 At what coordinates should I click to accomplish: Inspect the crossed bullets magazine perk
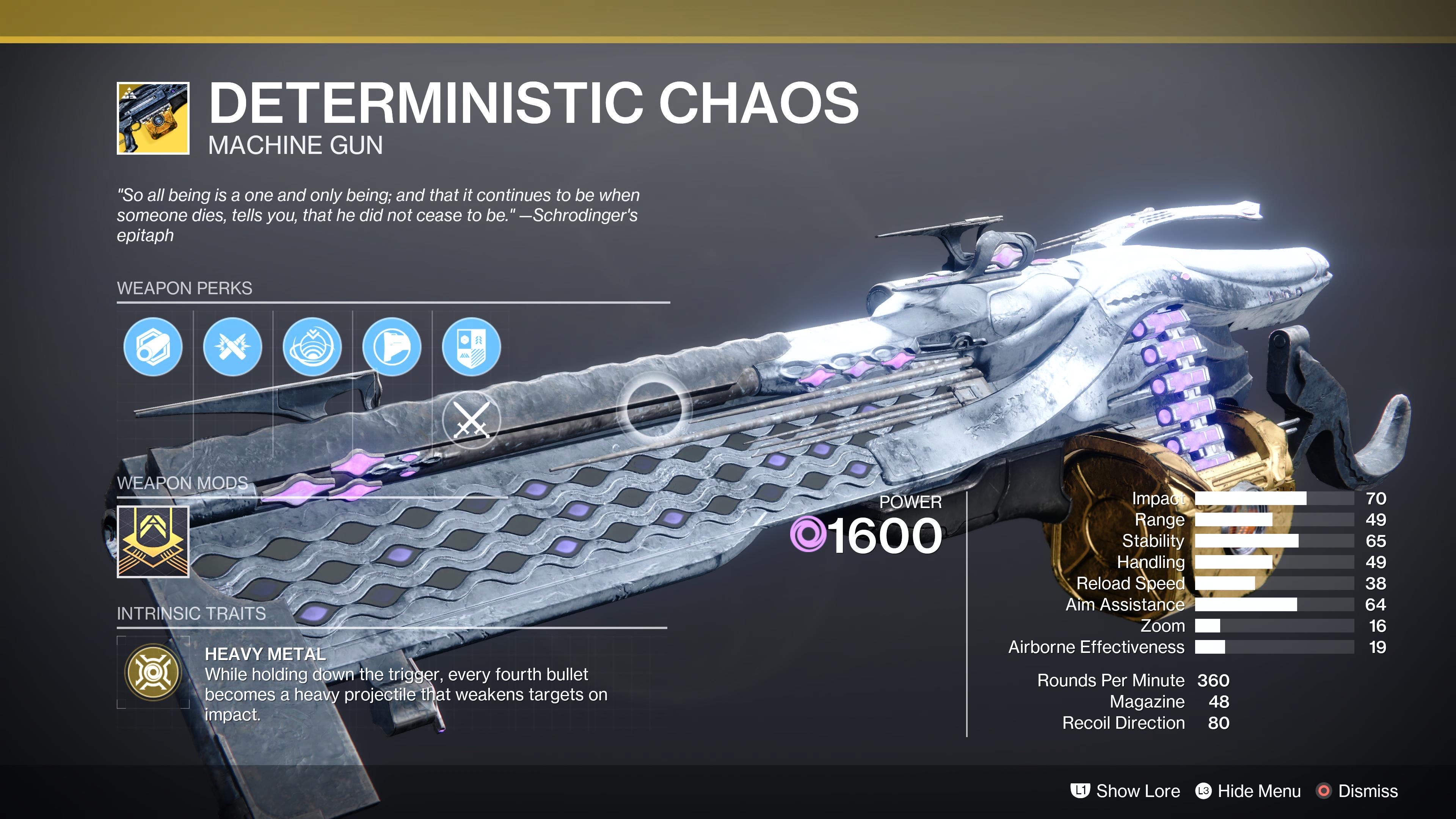232,347
